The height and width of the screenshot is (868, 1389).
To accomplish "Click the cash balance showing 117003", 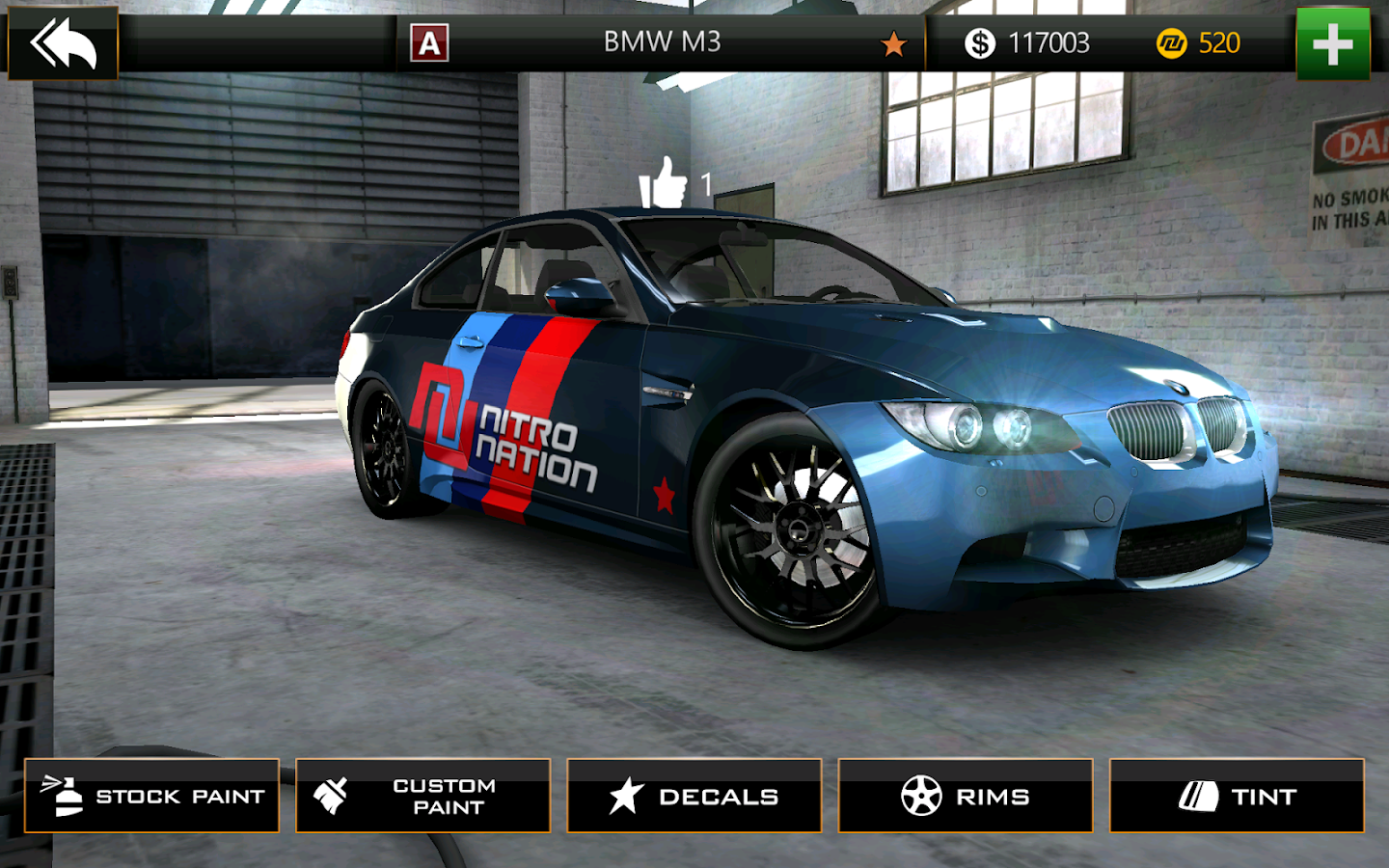I will click(x=1051, y=42).
